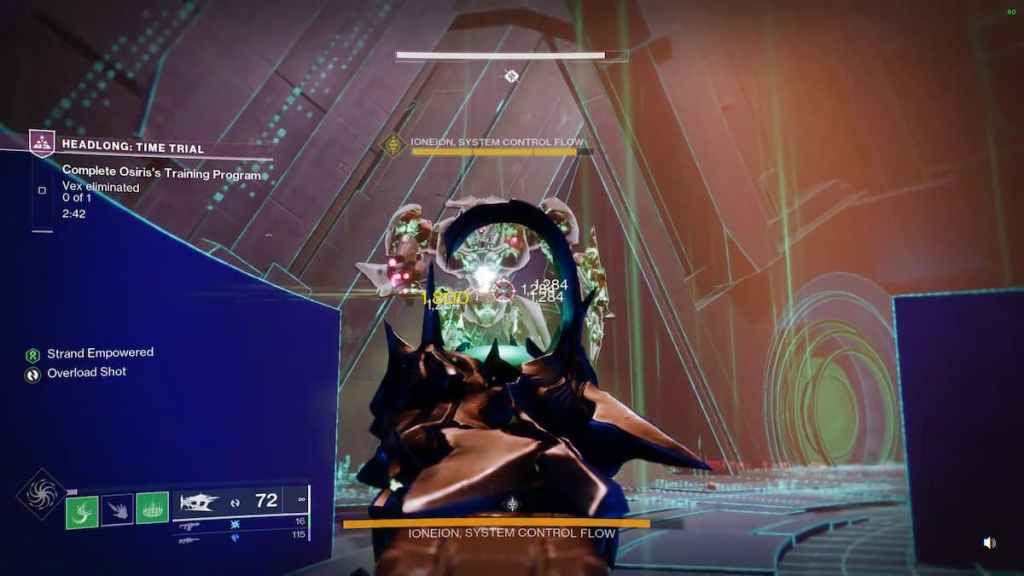Select the equipped primary weapon icon
Screen dimensions: 1024x576
click(200, 499)
